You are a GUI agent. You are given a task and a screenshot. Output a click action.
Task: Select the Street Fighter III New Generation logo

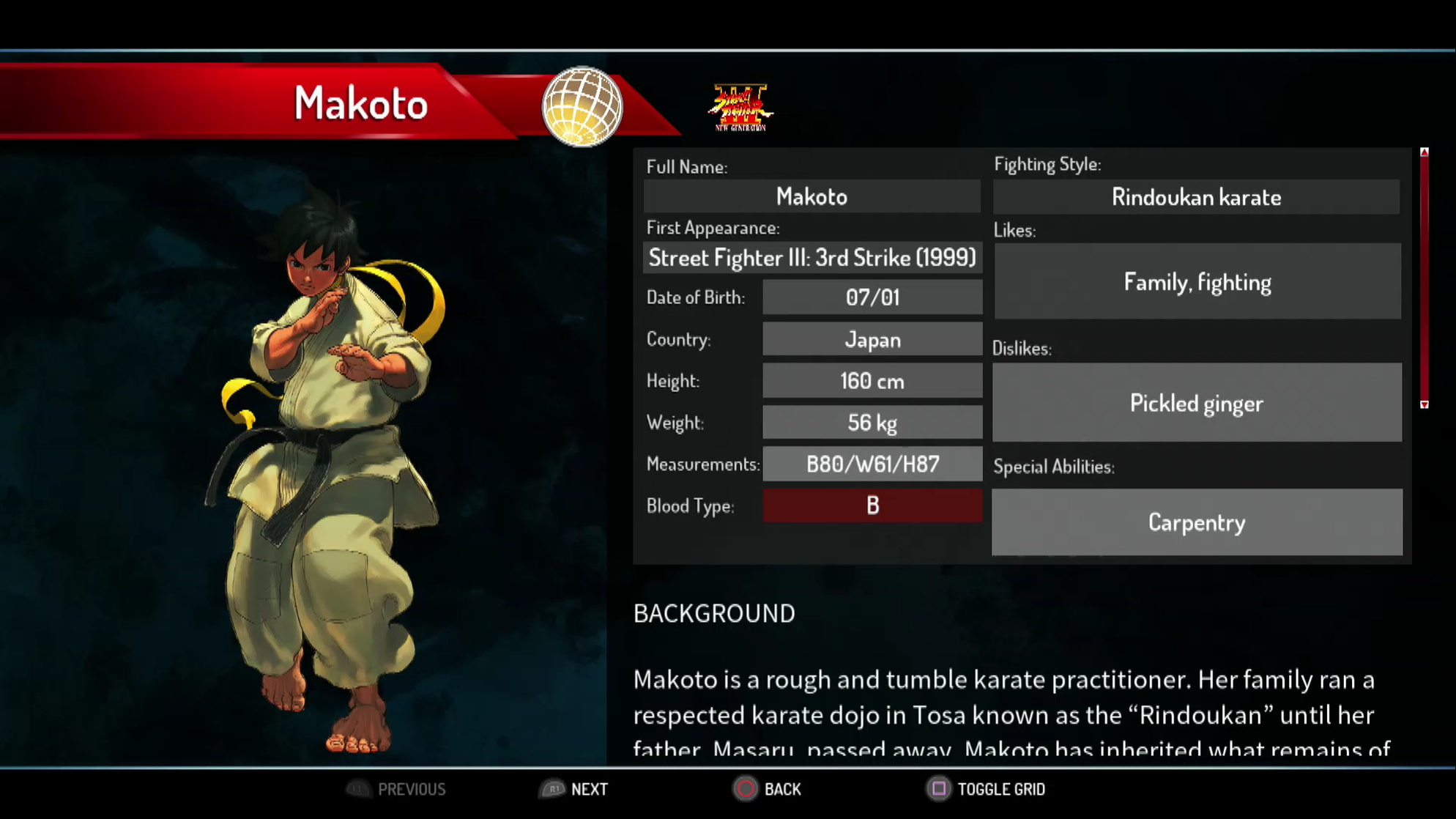(740, 108)
